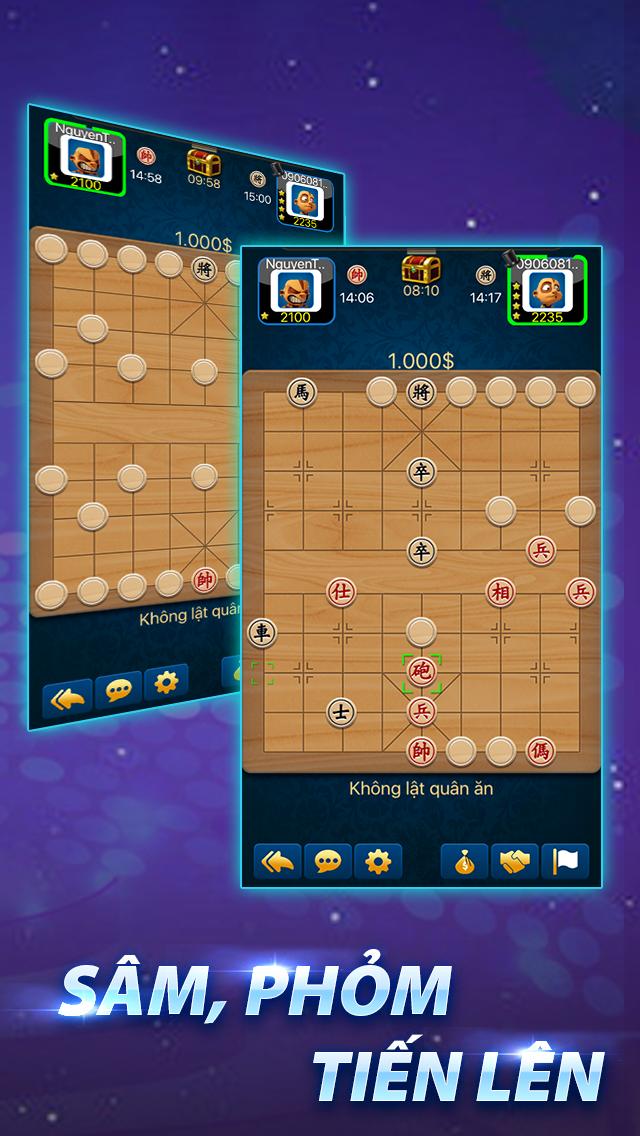View the green-framed 0906081 player avatar
Image resolution: width=640 pixels, height=1136 pixels.
pyautogui.click(x=547, y=290)
